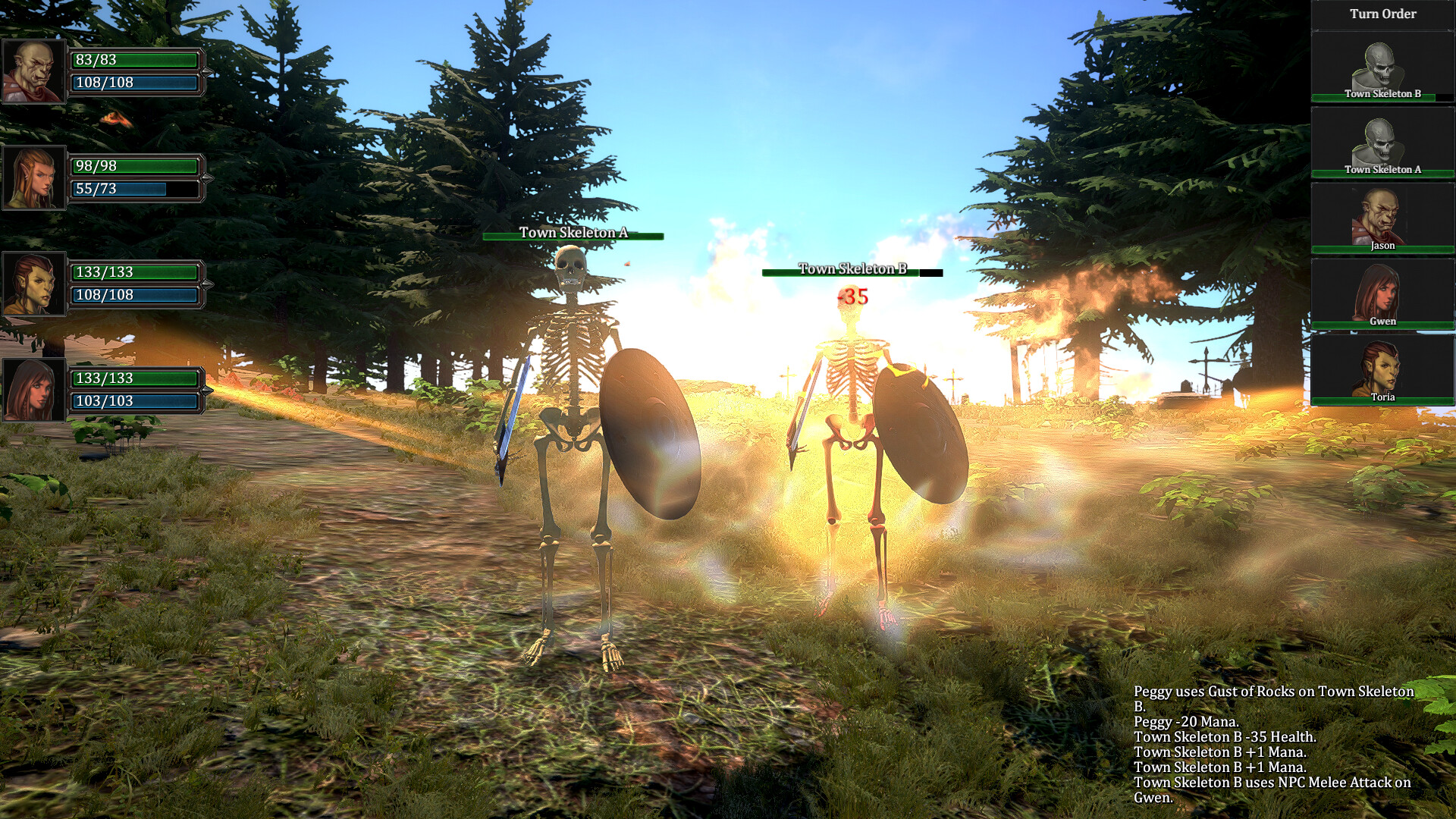Select Town Skeleton B's portrait in Turn Order
1456x819 pixels.
[x=1382, y=64]
